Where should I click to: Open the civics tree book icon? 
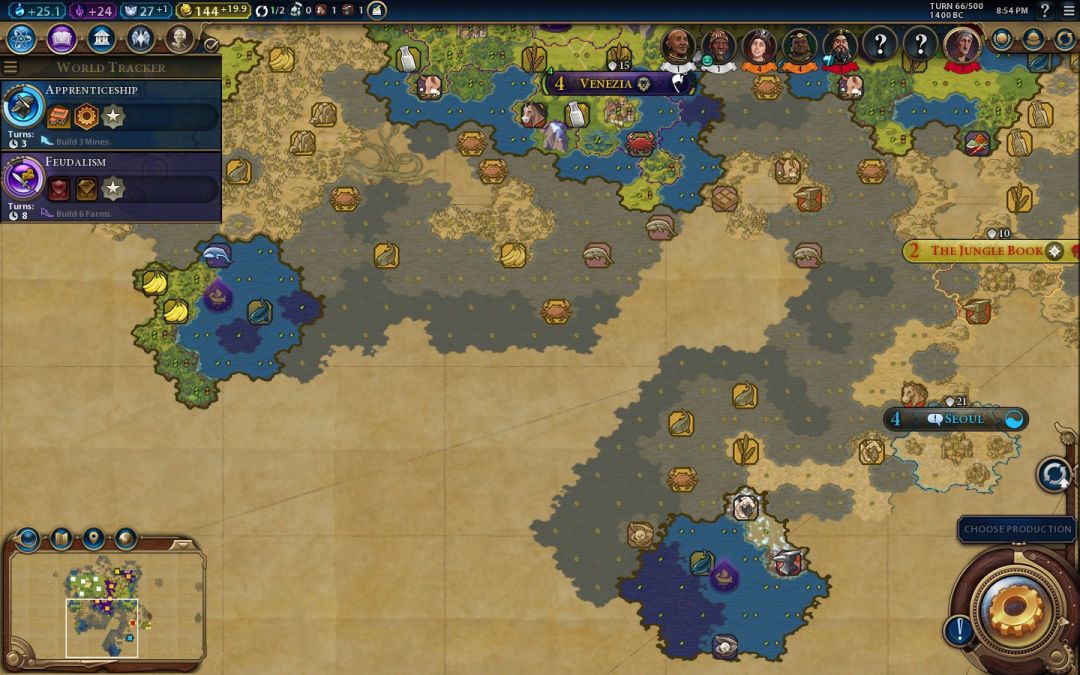61,39
